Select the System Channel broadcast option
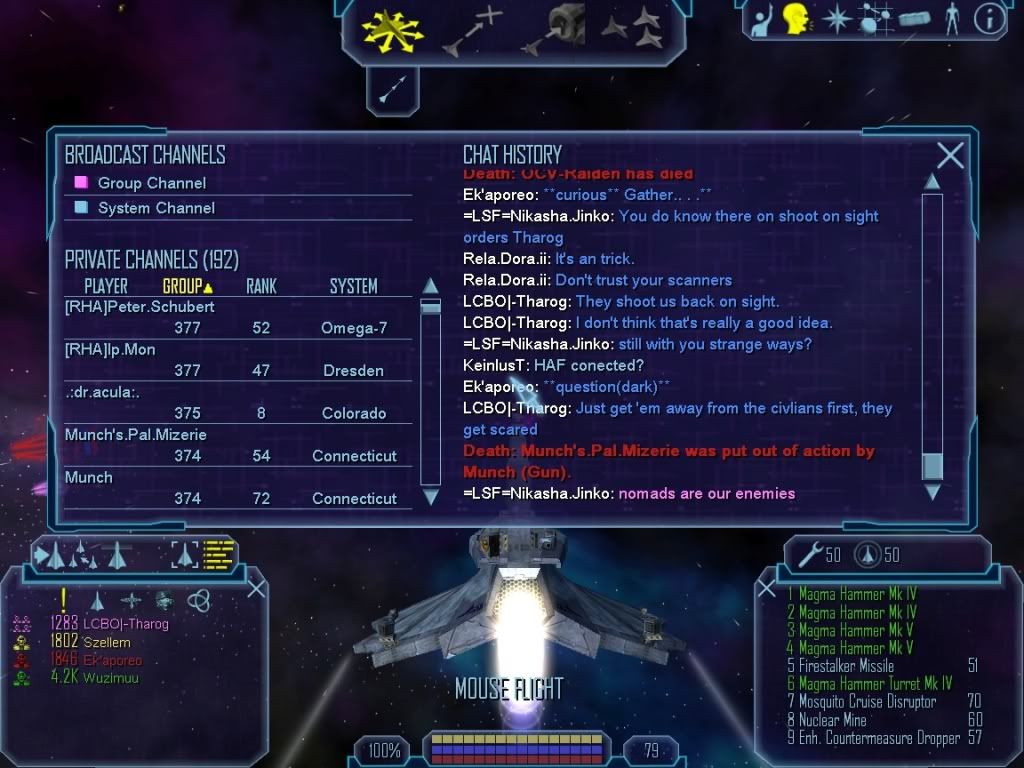The width and height of the screenshot is (1024, 768). pos(156,208)
